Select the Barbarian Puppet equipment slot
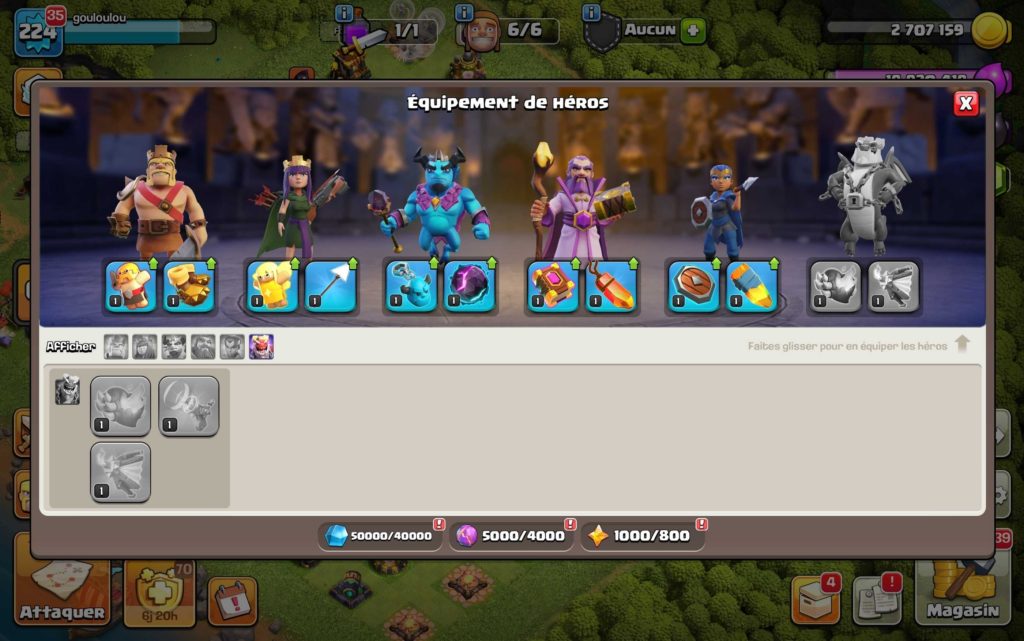The width and height of the screenshot is (1024, 641). (x=130, y=286)
